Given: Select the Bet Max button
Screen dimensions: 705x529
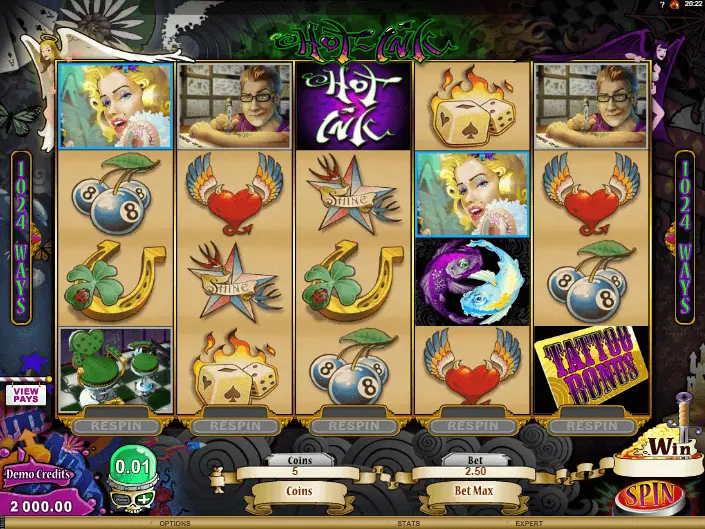Looking at the screenshot, I should [469, 492].
